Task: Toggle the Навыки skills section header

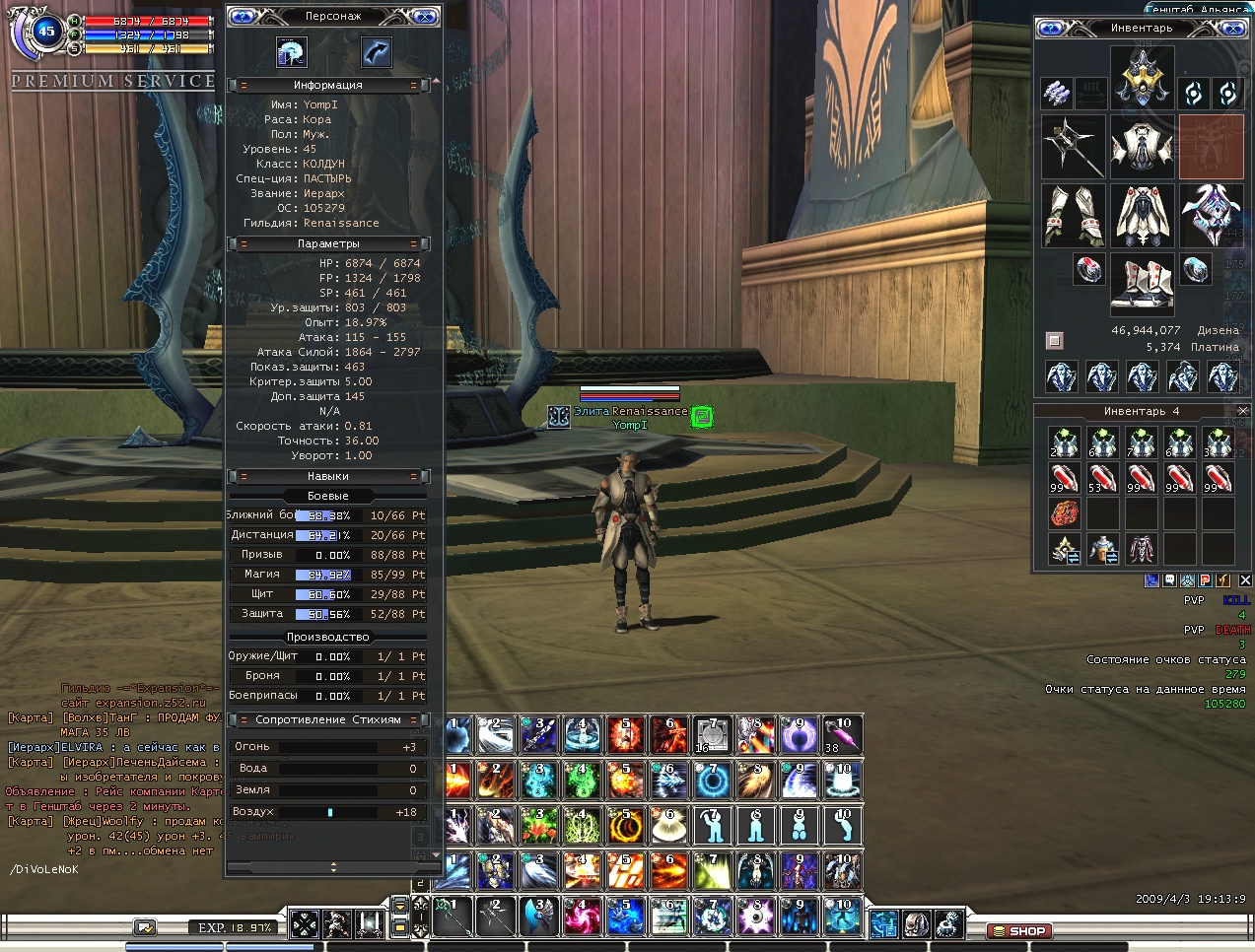Action: pos(328,476)
